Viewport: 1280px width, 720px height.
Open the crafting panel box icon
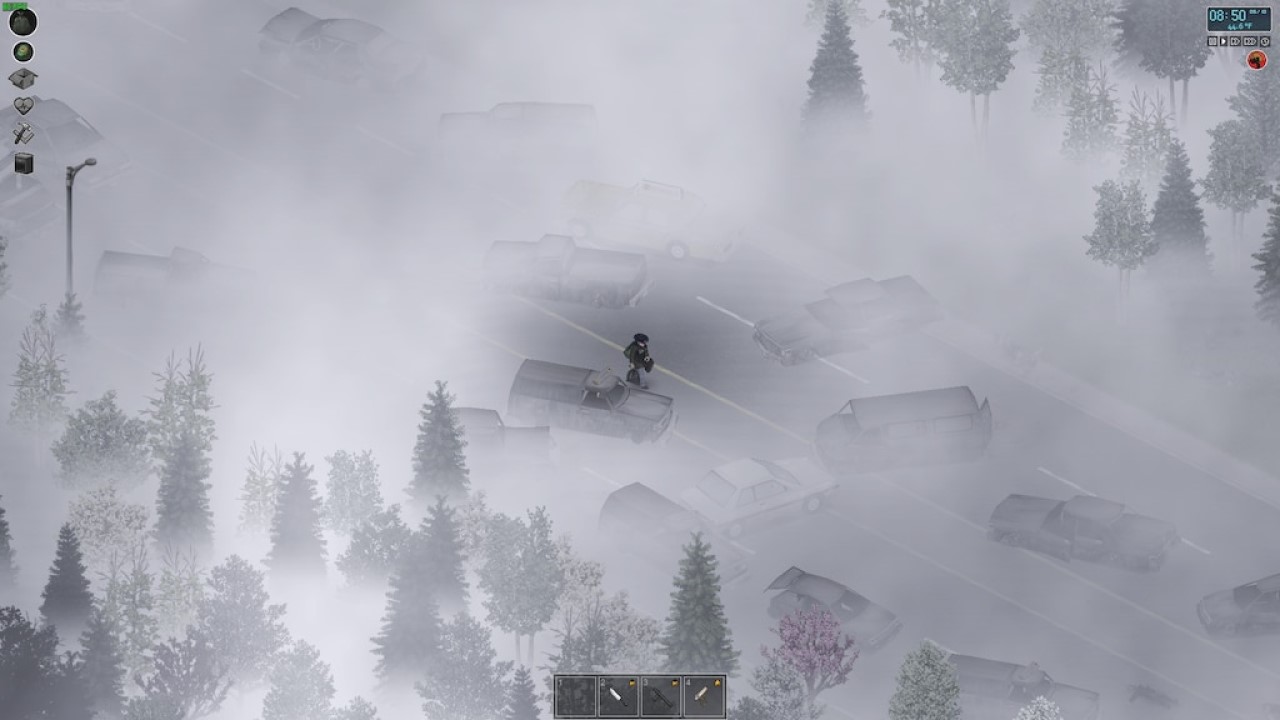[x=22, y=78]
